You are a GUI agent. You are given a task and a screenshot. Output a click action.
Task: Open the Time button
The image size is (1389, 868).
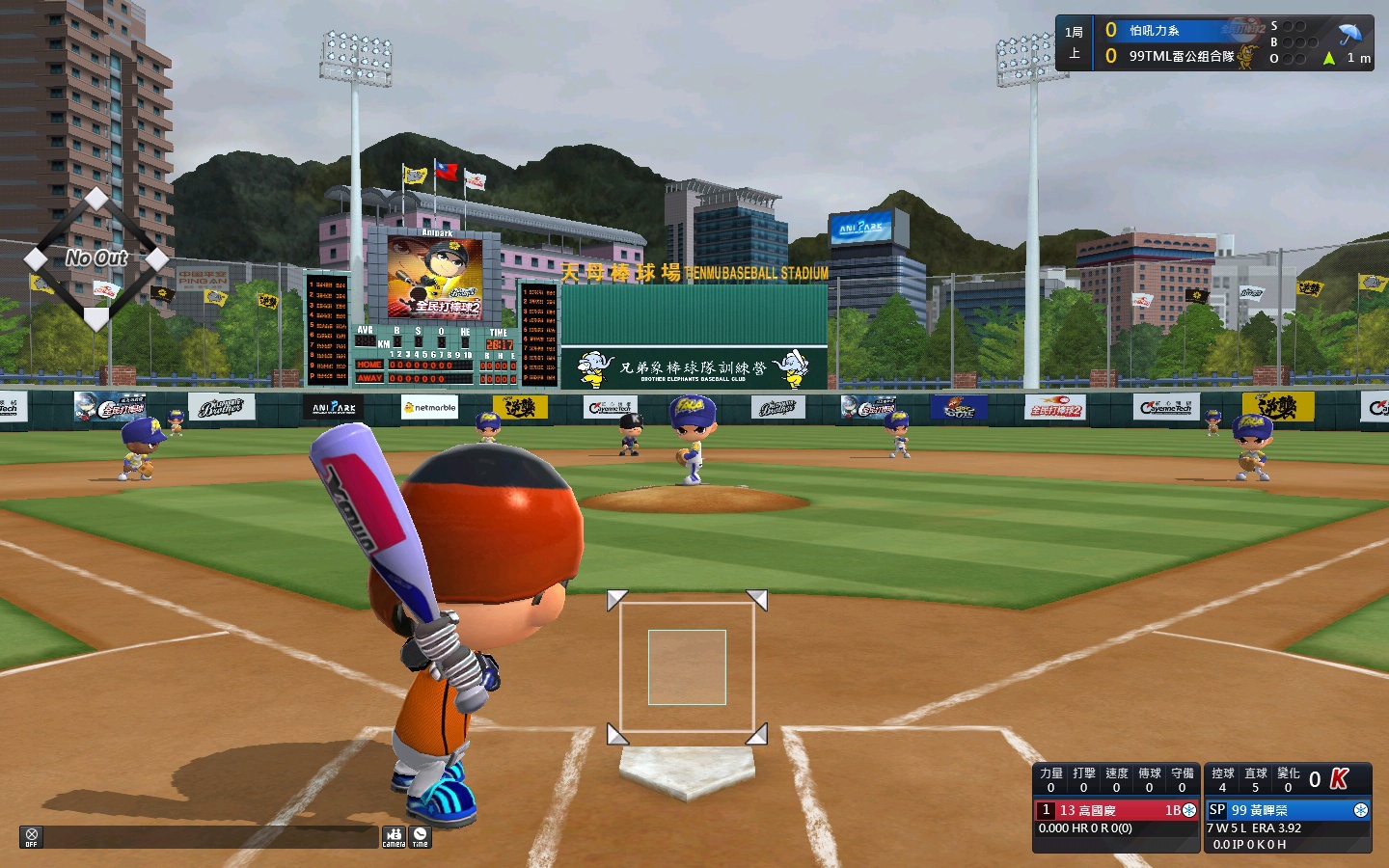click(420, 836)
